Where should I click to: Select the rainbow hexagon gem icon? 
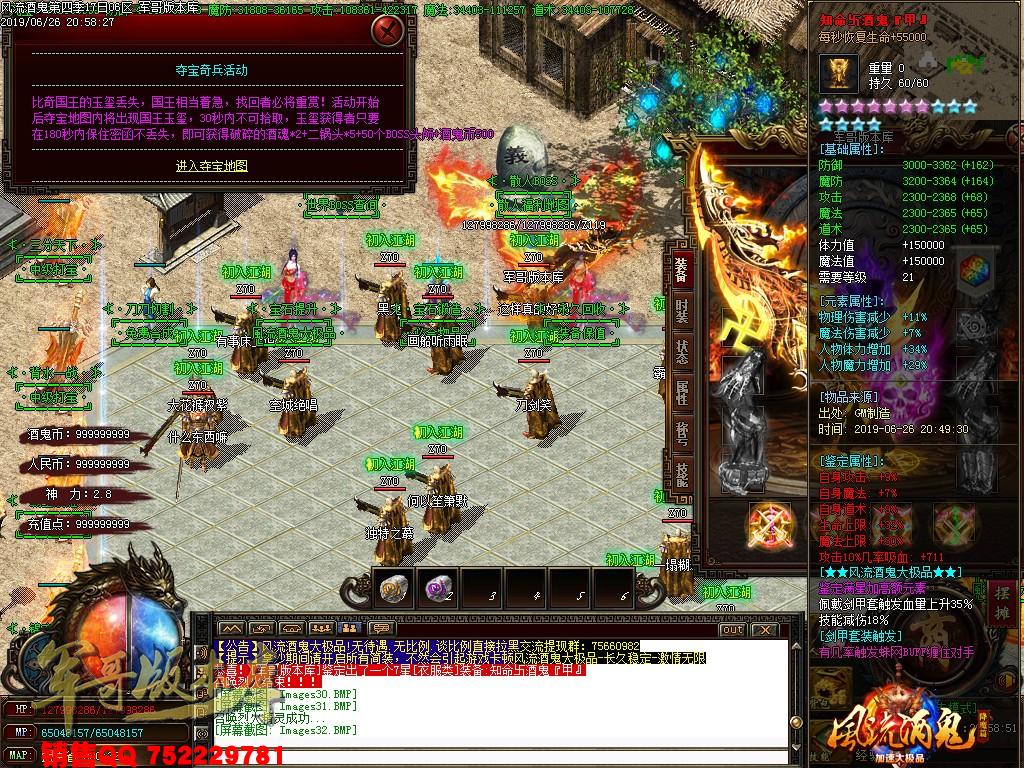click(x=972, y=271)
